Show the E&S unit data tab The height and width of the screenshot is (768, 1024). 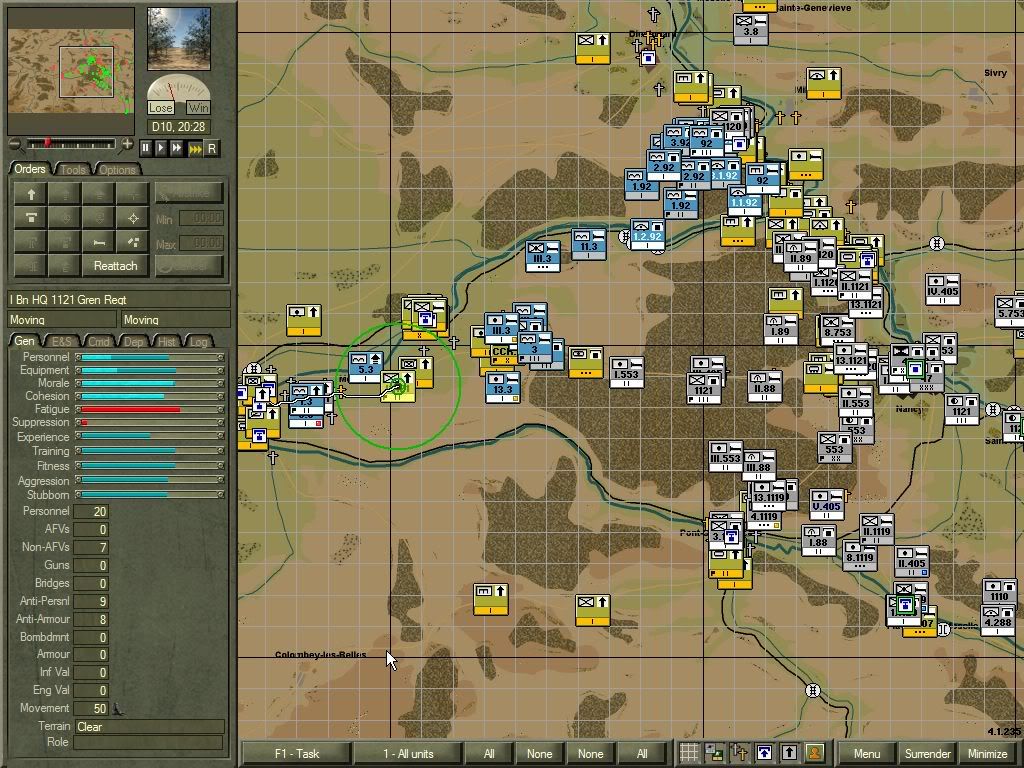click(x=63, y=342)
